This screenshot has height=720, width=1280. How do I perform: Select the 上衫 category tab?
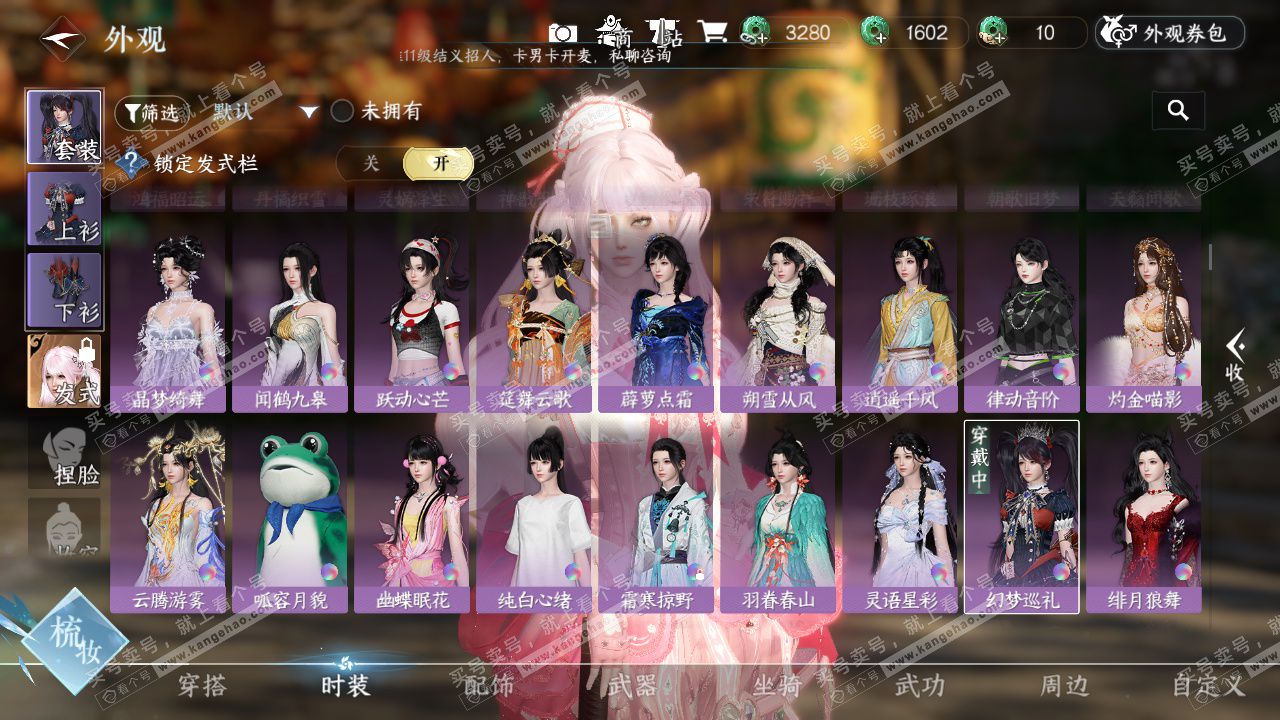point(65,208)
